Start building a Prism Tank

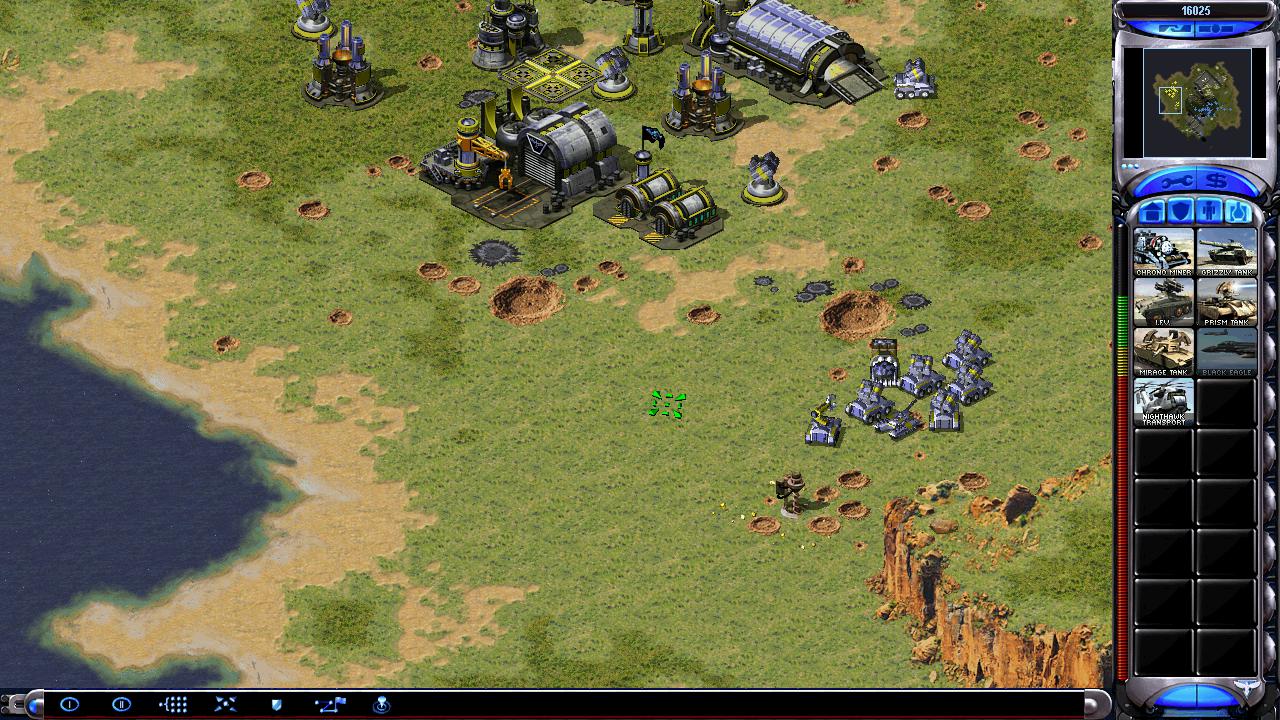coord(1226,302)
